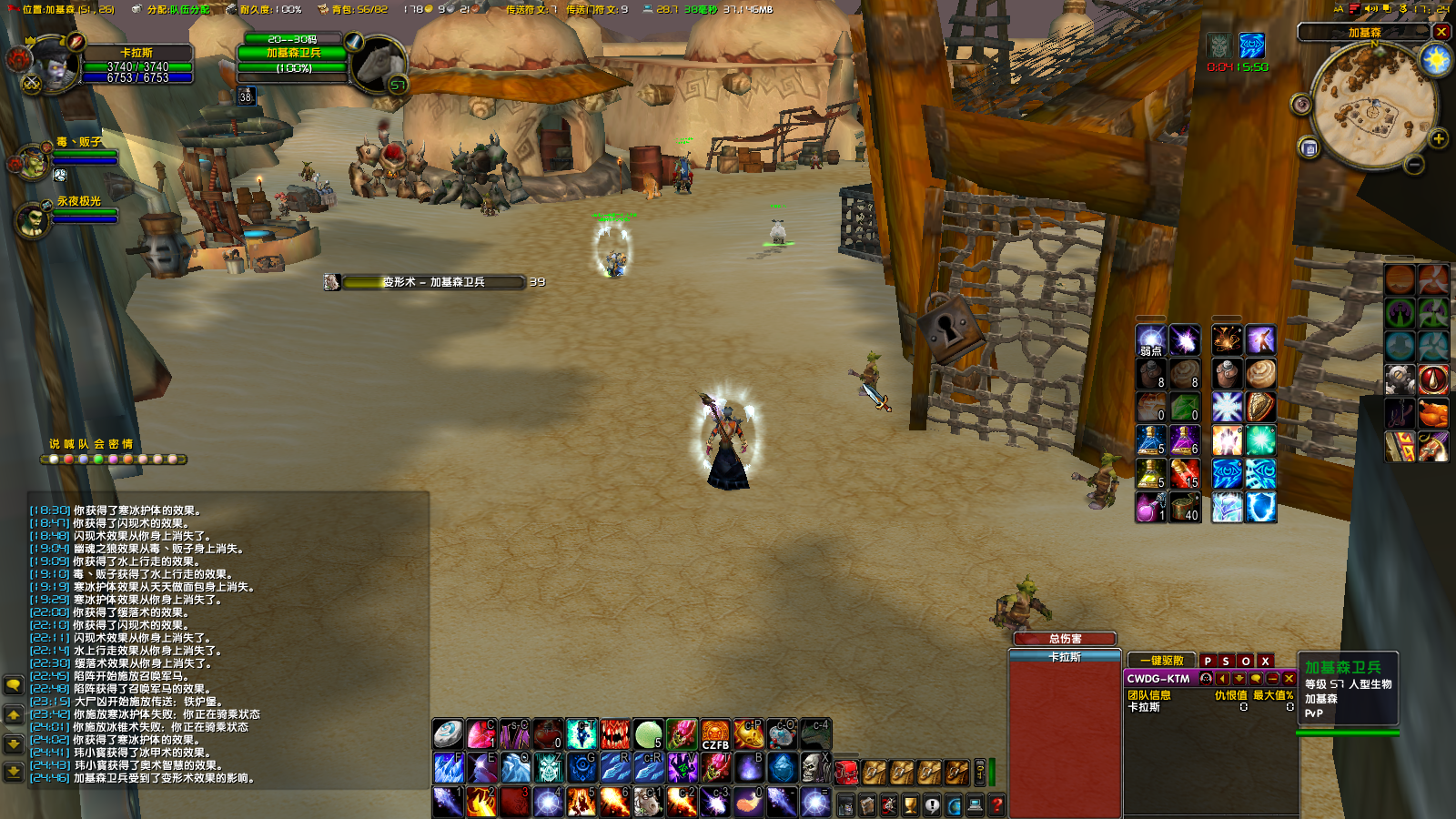
Task: Use the CZFB macro button
Action: (715, 733)
